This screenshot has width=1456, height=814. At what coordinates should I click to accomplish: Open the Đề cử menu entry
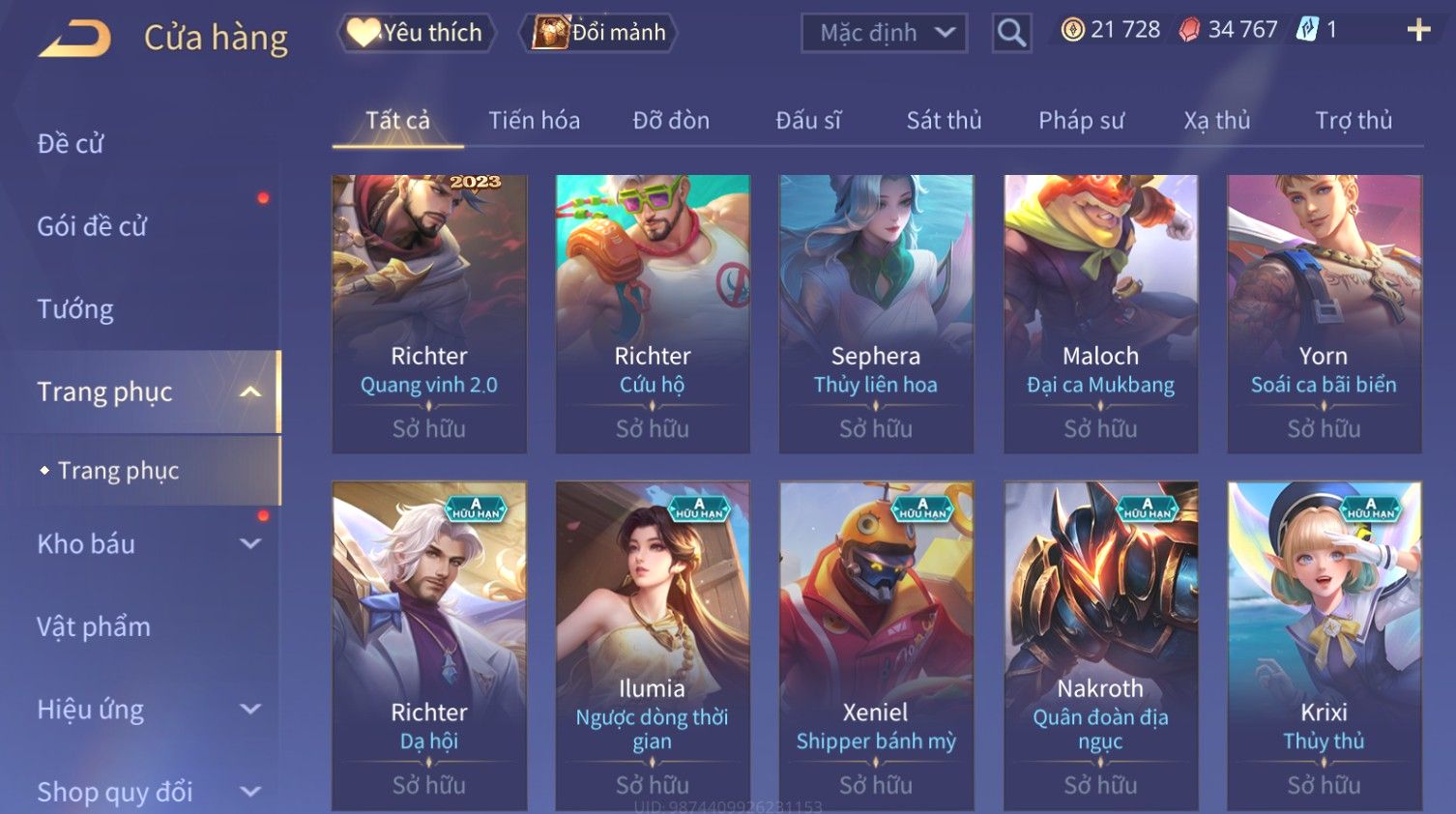tap(71, 144)
